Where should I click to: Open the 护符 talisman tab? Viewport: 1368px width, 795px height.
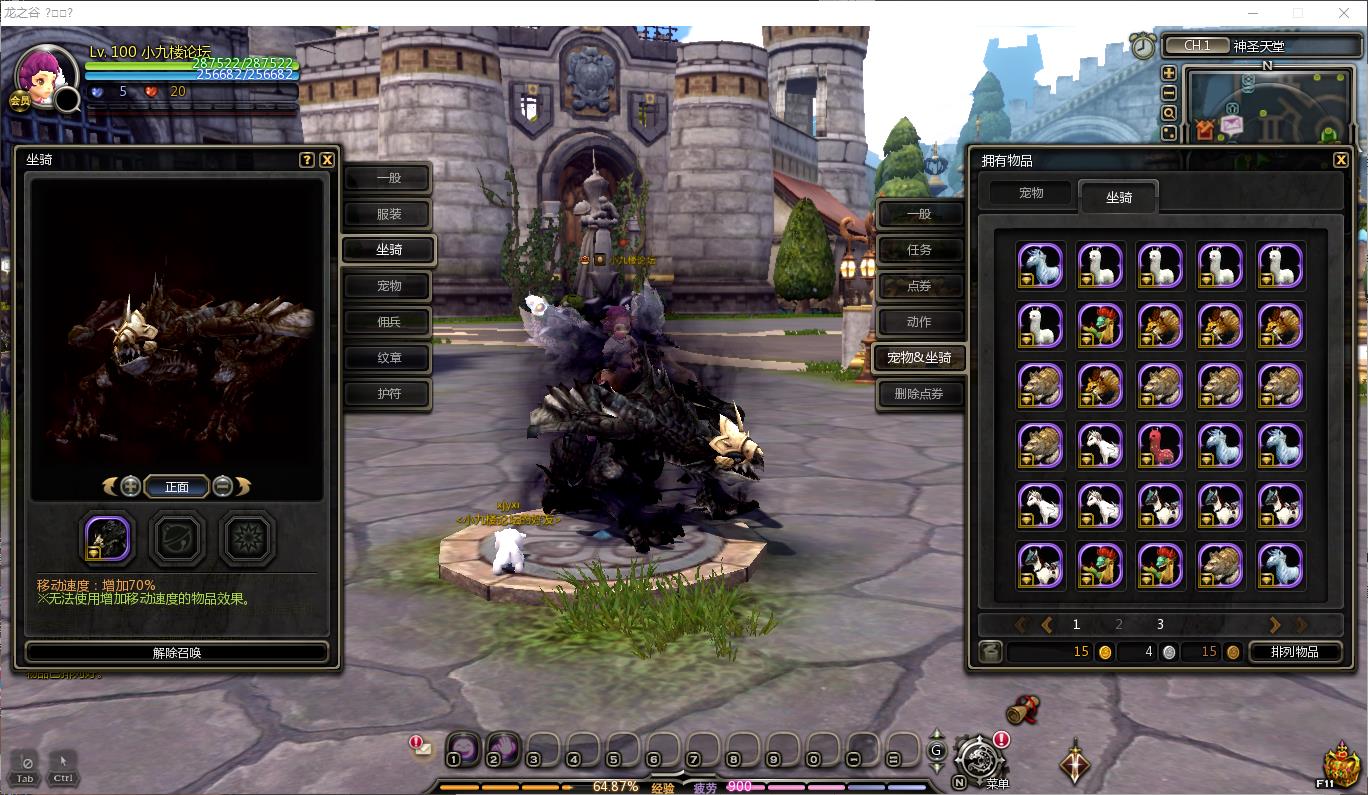[x=388, y=394]
